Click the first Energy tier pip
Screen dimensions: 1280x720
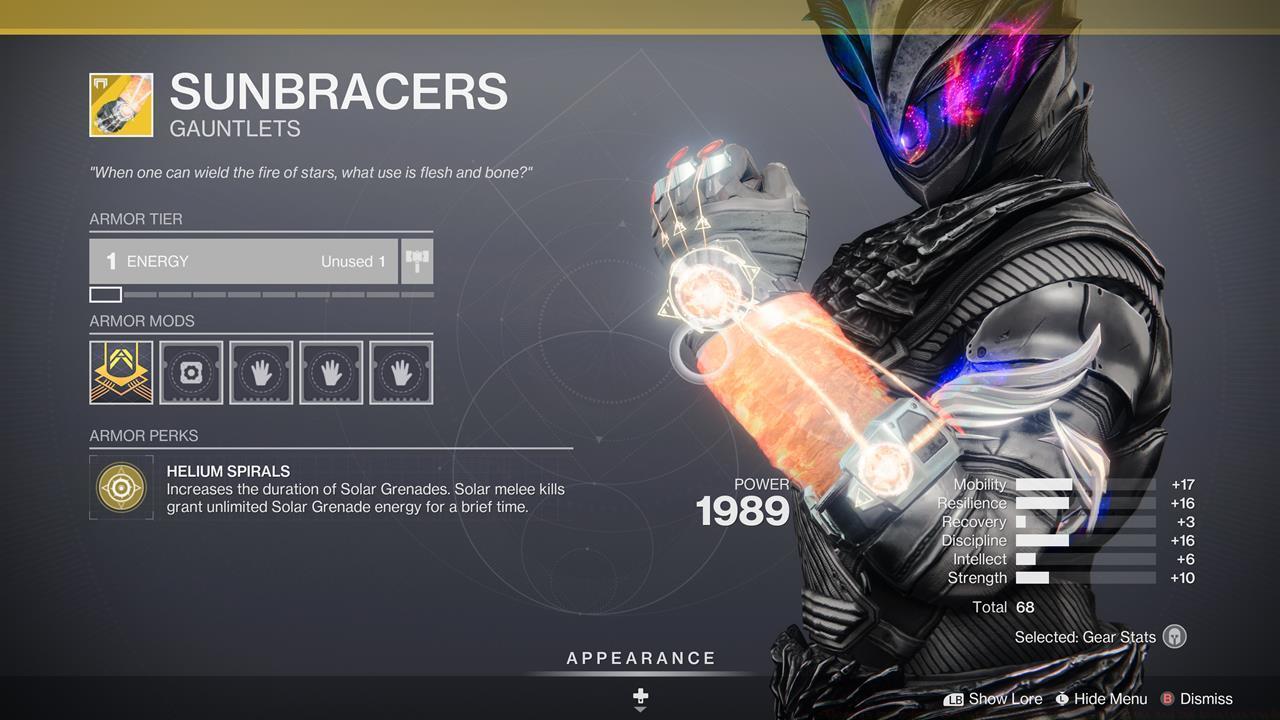coord(104,294)
